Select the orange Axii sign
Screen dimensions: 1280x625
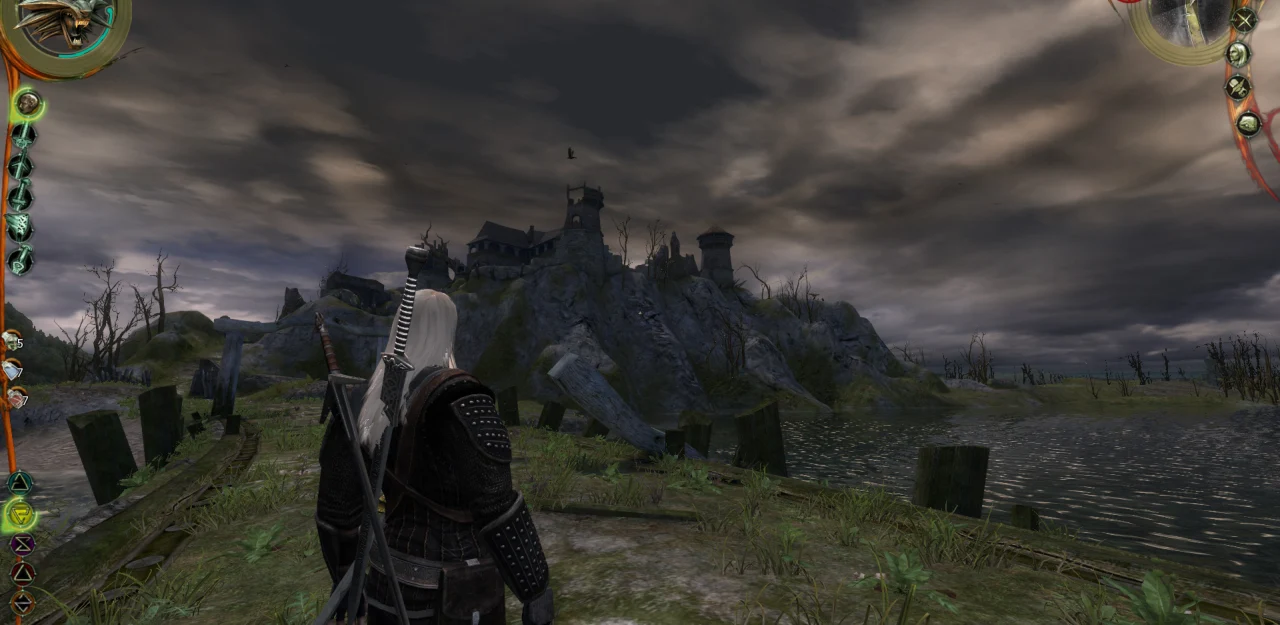click(22, 602)
